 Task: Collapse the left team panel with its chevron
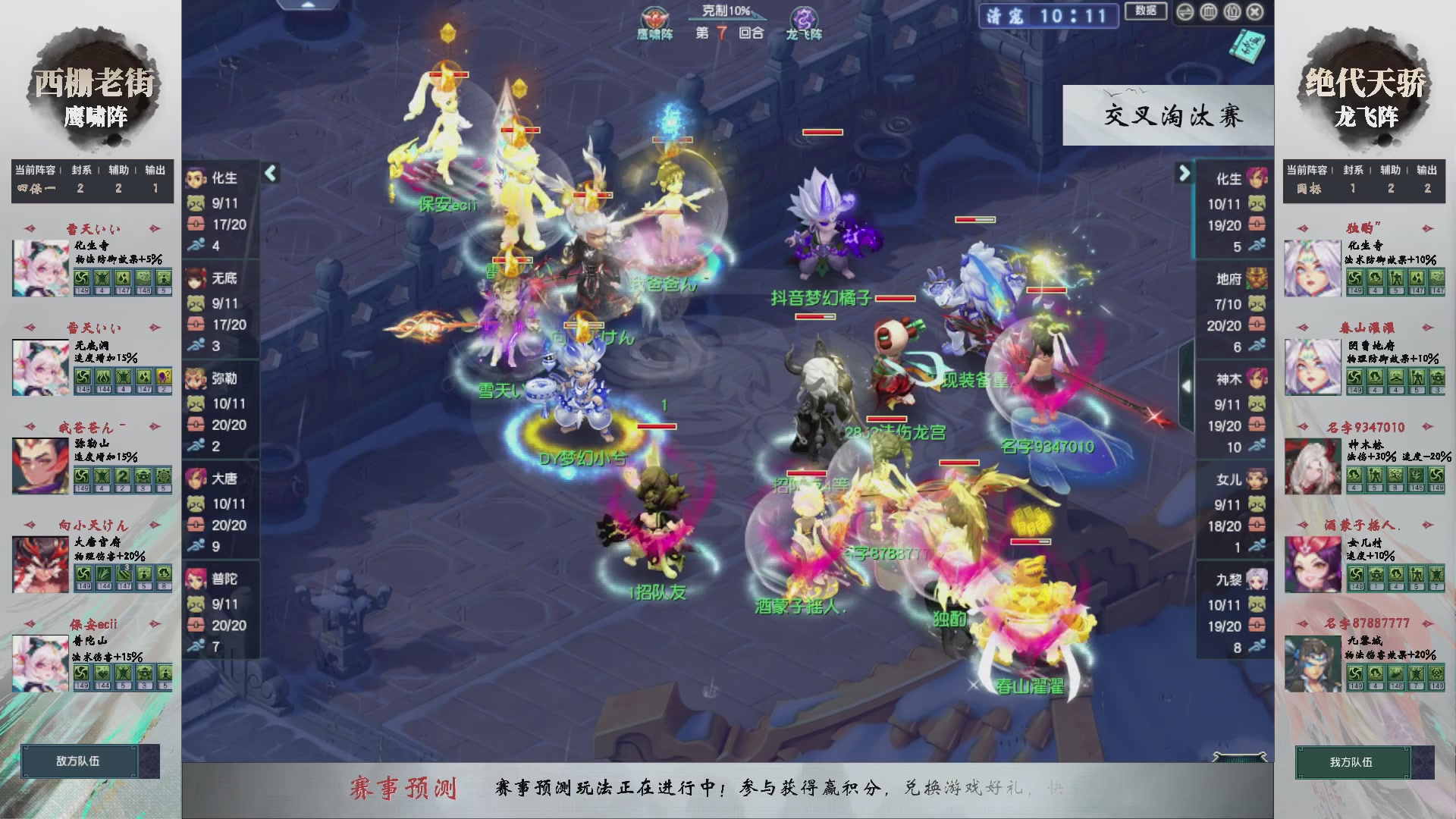[x=269, y=173]
